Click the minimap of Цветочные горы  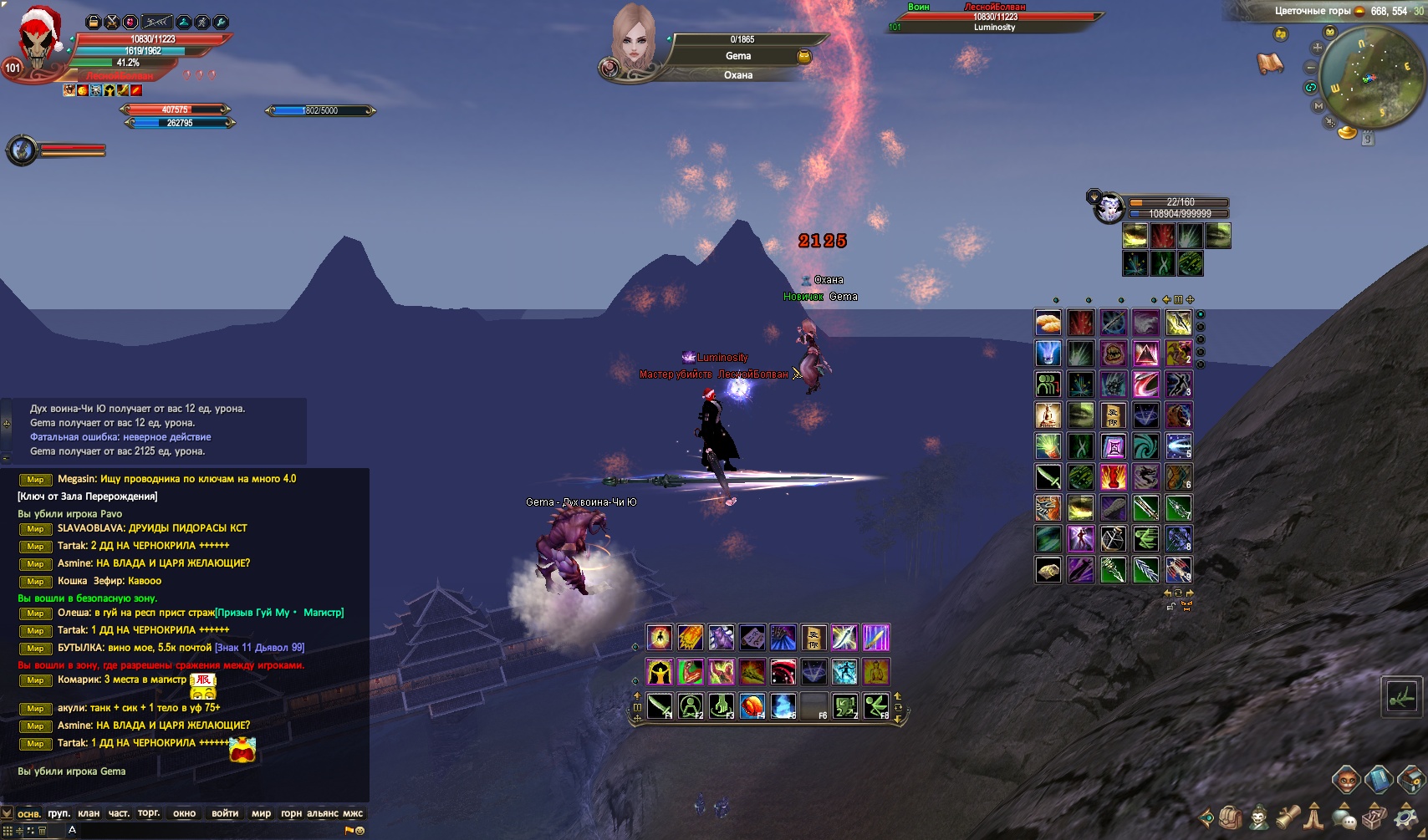1364,77
